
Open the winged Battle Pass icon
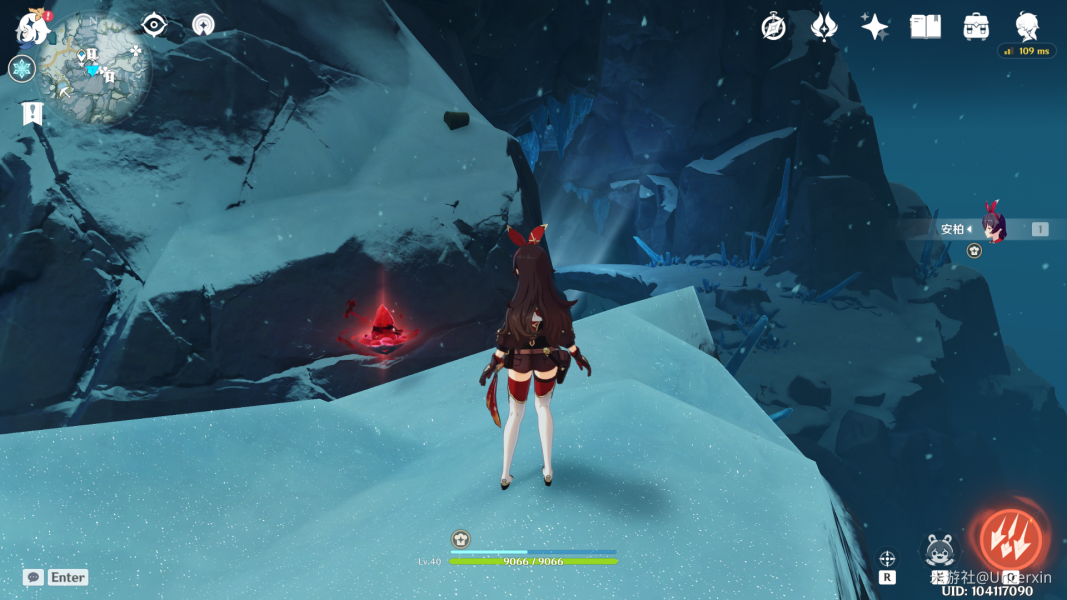[x=824, y=27]
